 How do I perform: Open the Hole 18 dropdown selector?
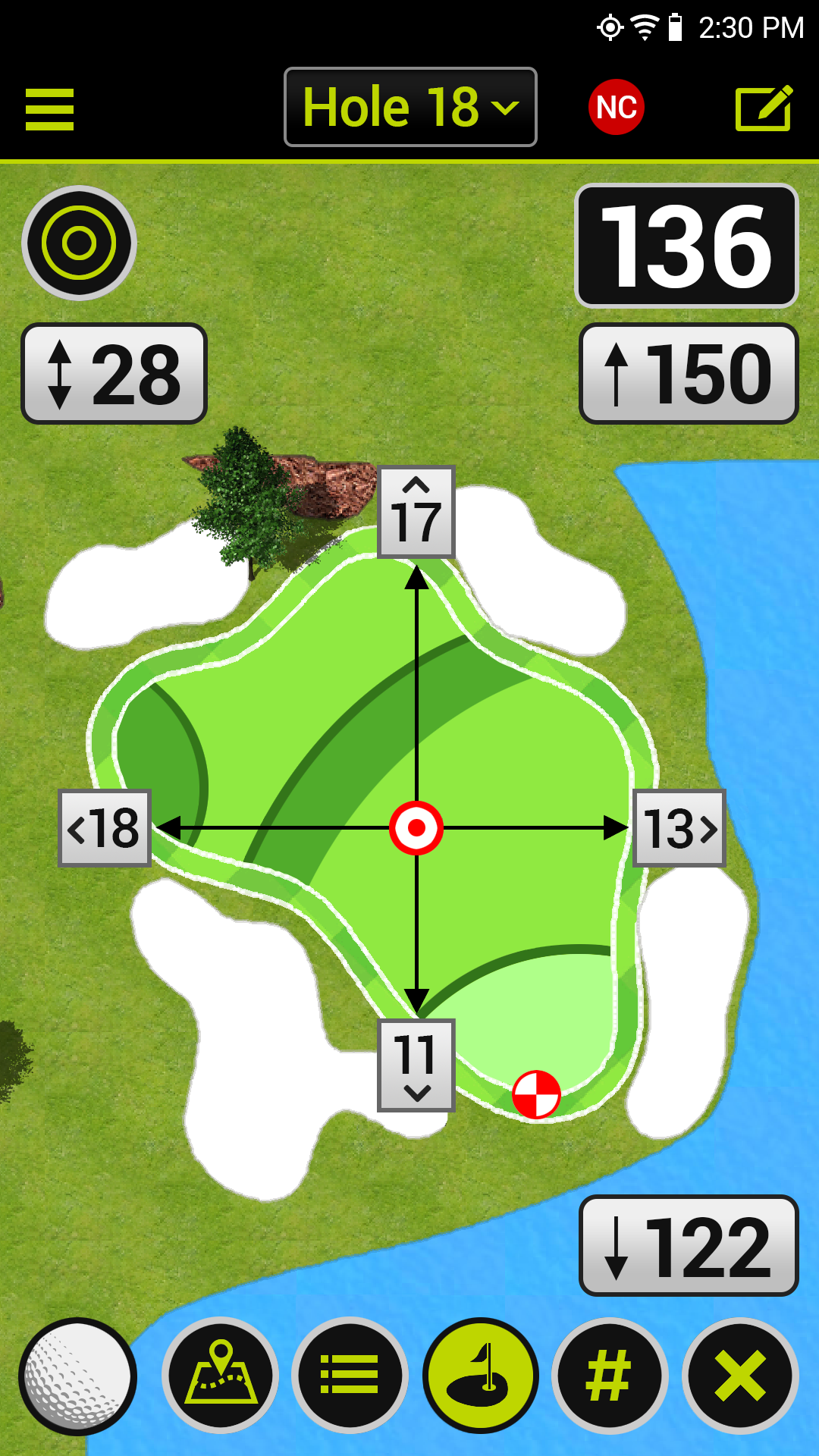[x=410, y=107]
